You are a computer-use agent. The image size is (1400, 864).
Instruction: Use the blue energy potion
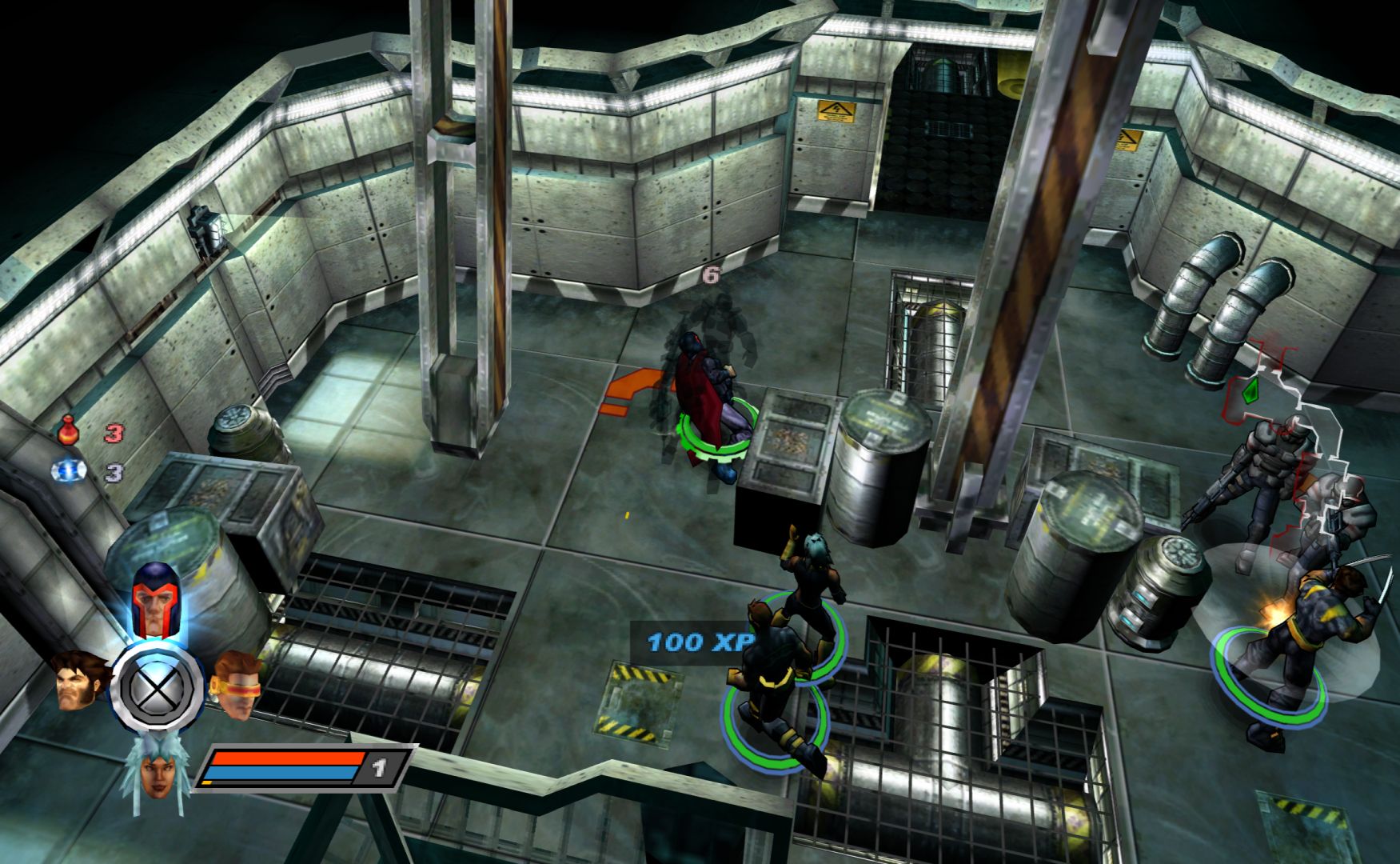pyautogui.click(x=70, y=472)
